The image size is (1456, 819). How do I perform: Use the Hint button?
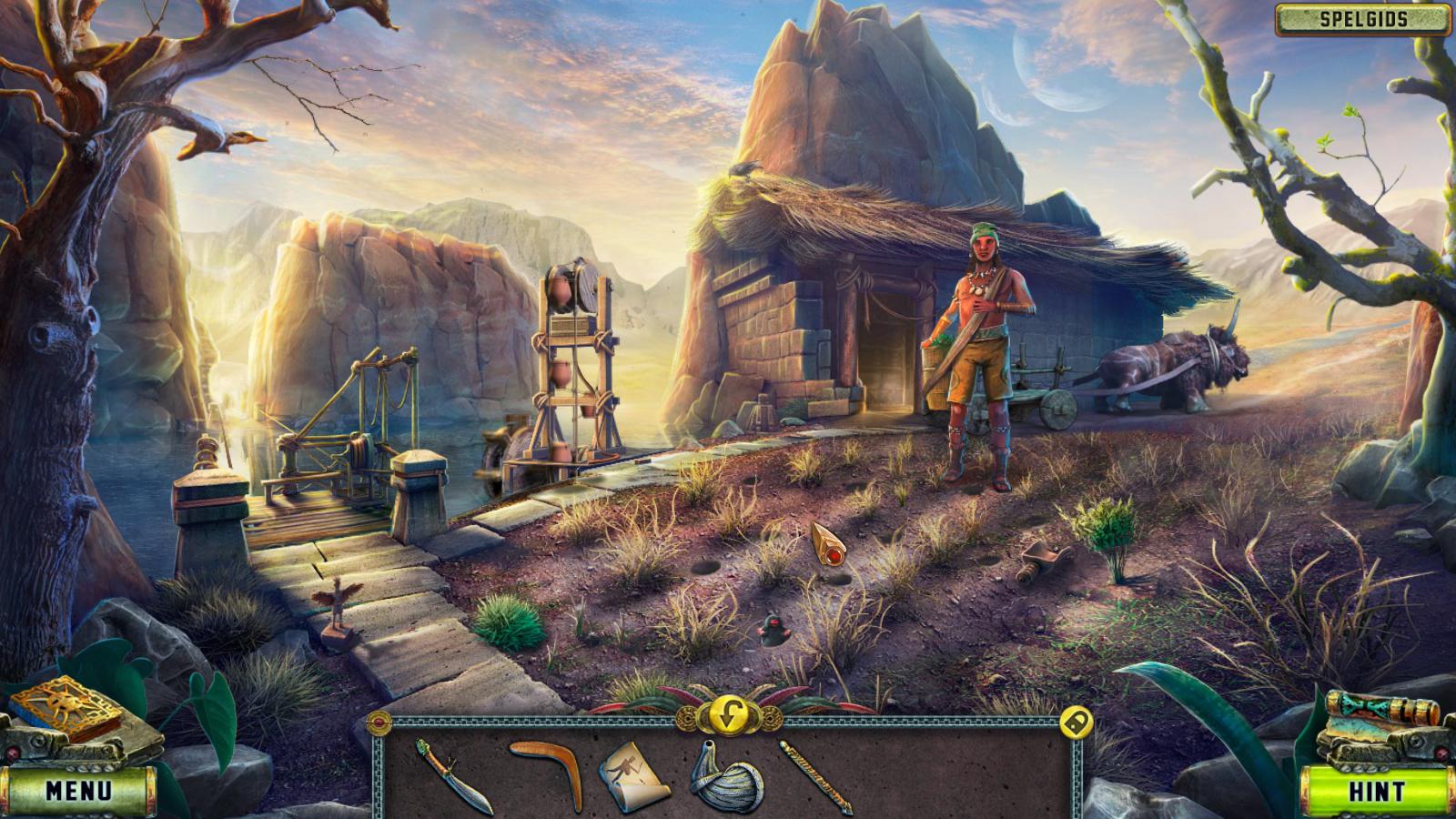coord(1376,791)
